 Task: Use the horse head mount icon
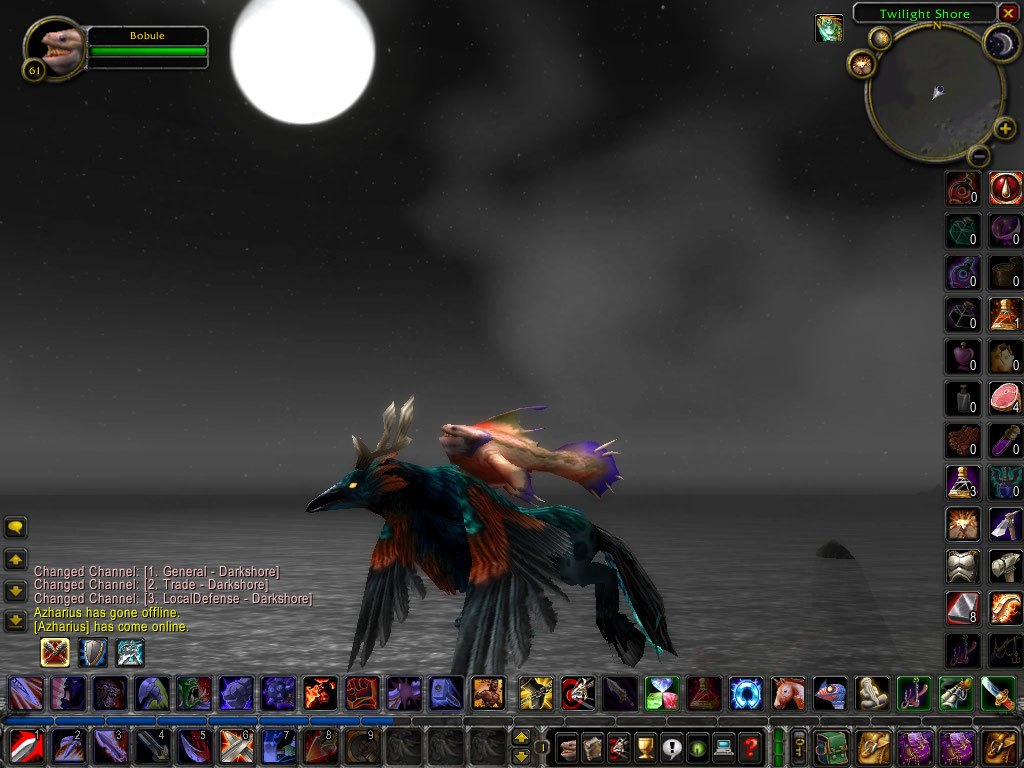[788, 692]
